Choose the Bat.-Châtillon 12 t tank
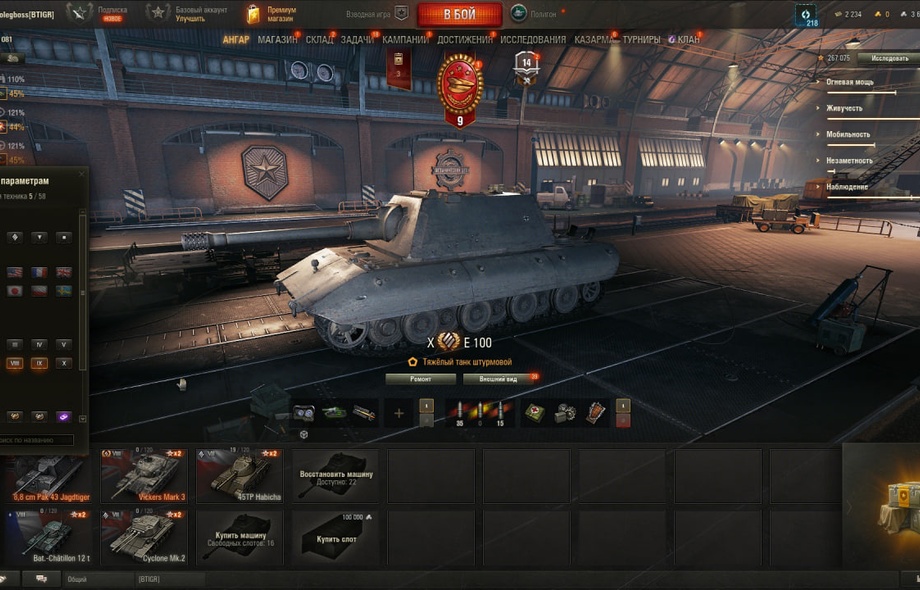The image size is (920, 590). [x=51, y=536]
